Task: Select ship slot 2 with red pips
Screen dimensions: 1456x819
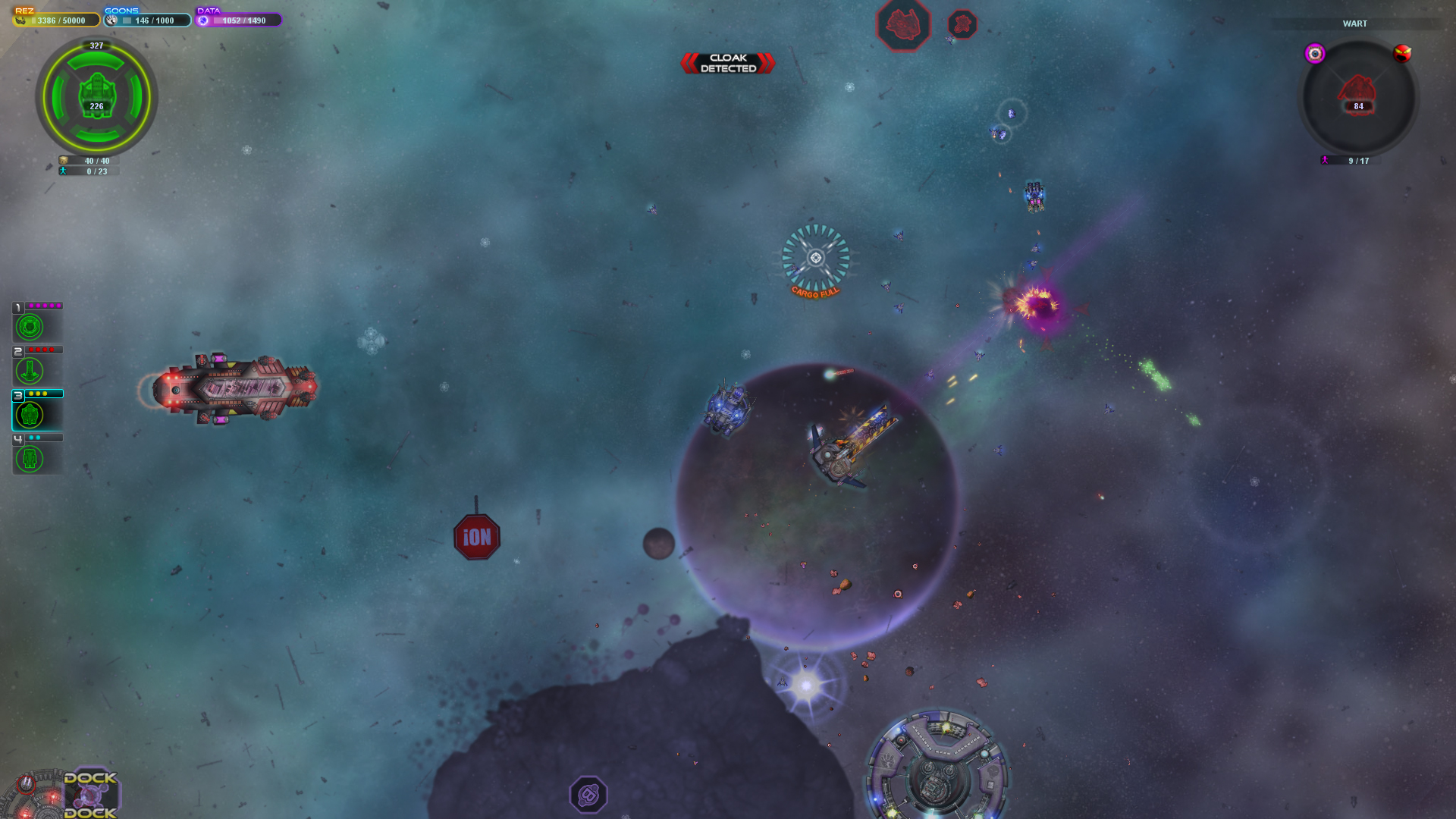Action: 30,370
